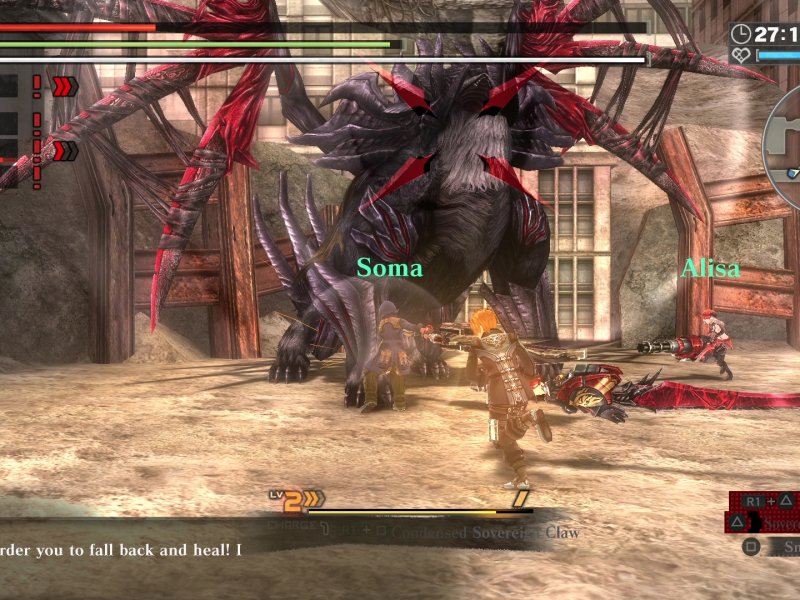This screenshot has height=600, width=800.
Task: Click the broken heart endurance icon
Action: [x=742, y=55]
